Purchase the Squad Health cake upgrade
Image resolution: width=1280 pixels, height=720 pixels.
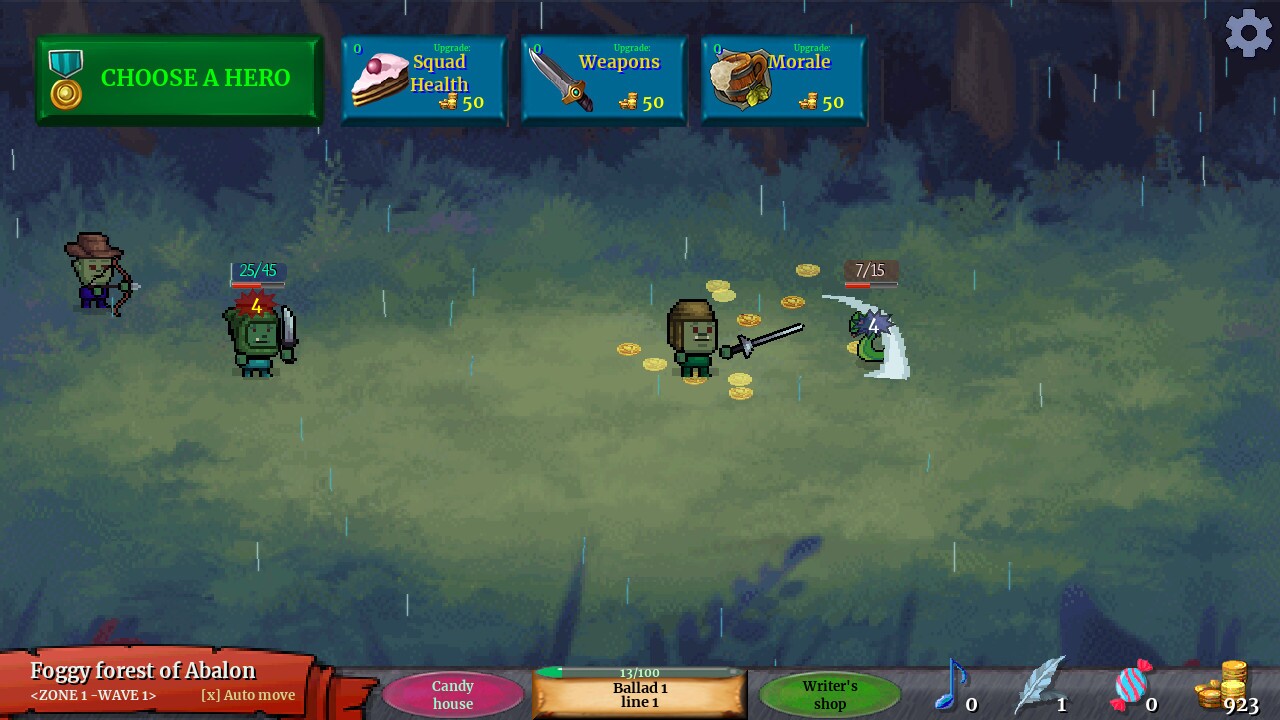click(x=422, y=80)
